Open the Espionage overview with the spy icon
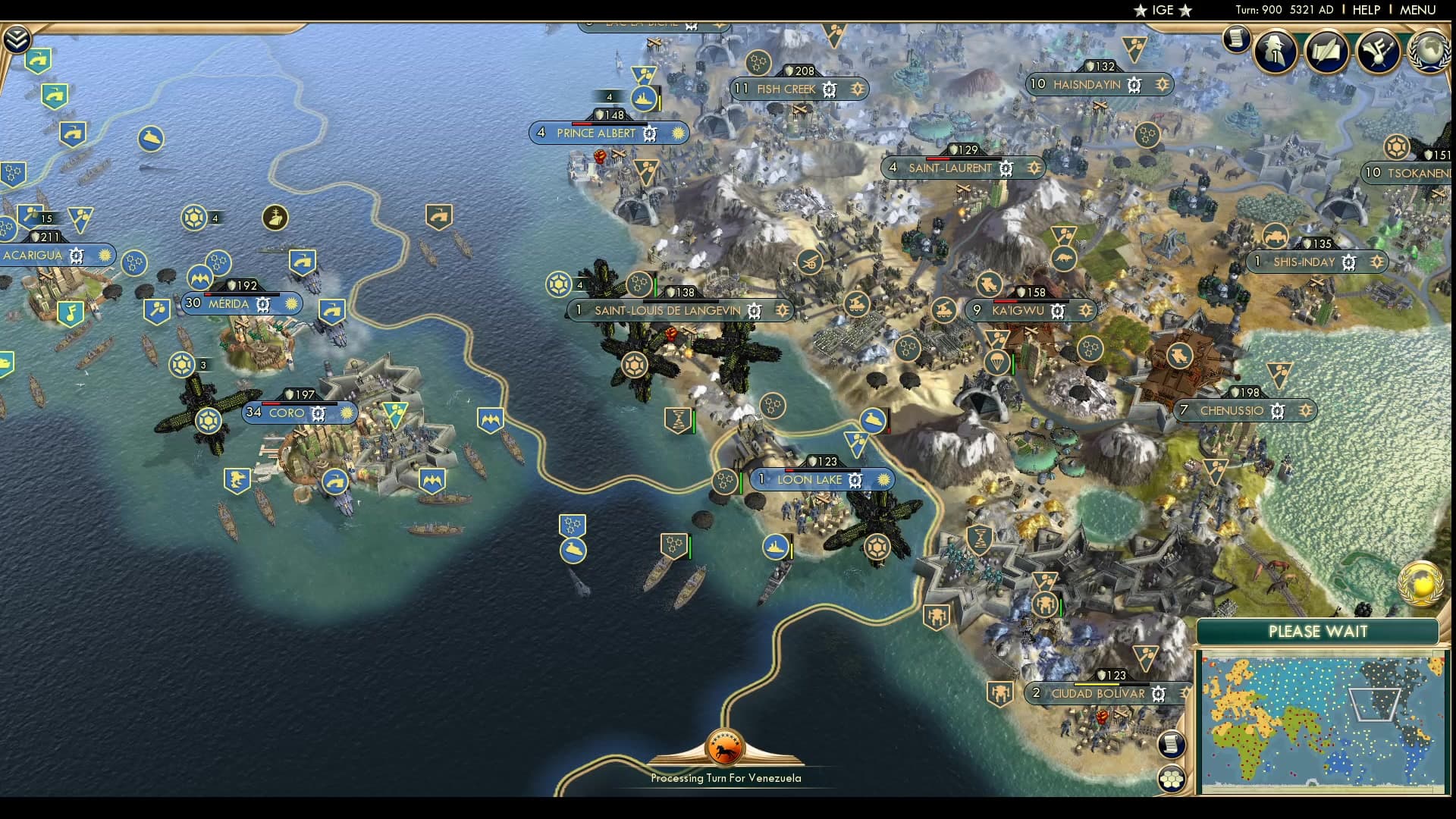Image resolution: width=1456 pixels, height=819 pixels. 1275,52
